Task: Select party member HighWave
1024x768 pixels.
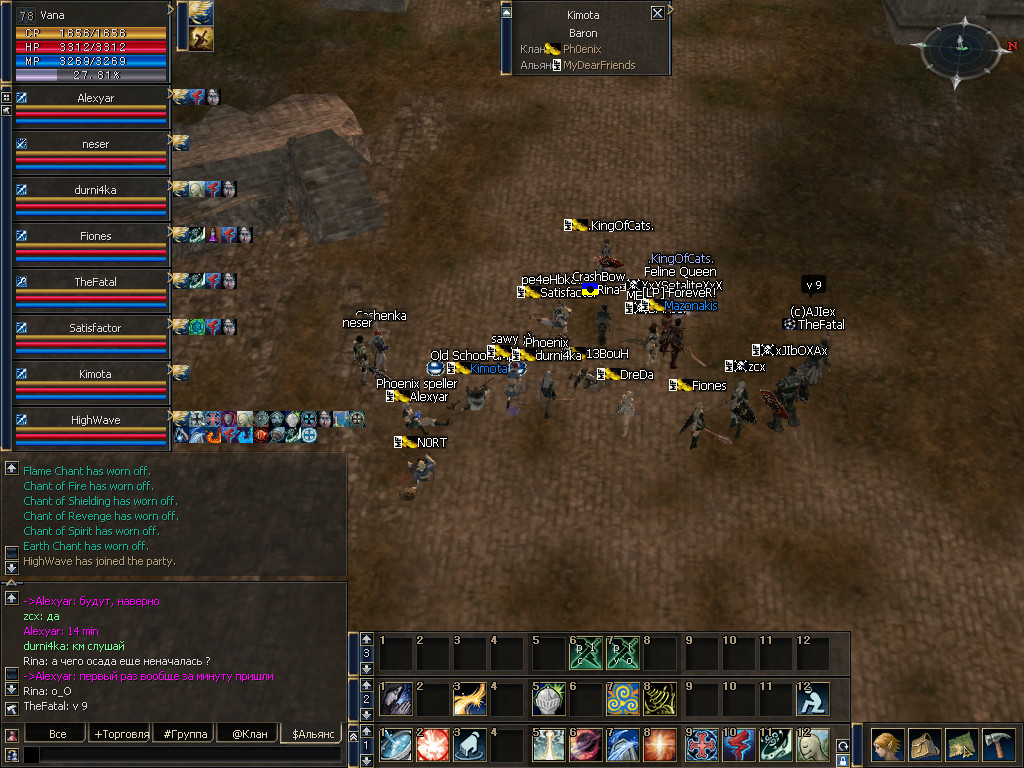Action: (x=95, y=420)
